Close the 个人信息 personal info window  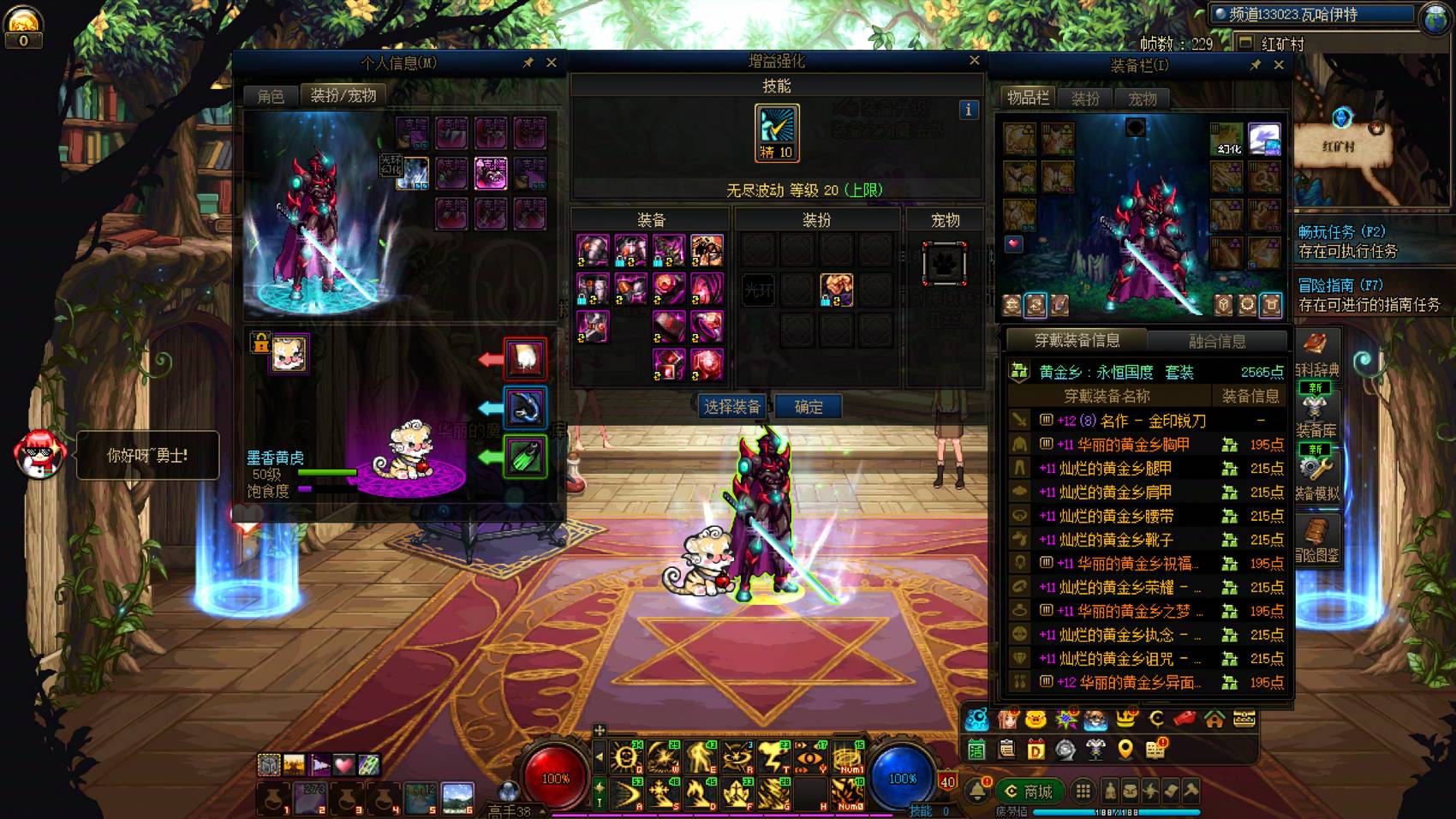coord(552,63)
